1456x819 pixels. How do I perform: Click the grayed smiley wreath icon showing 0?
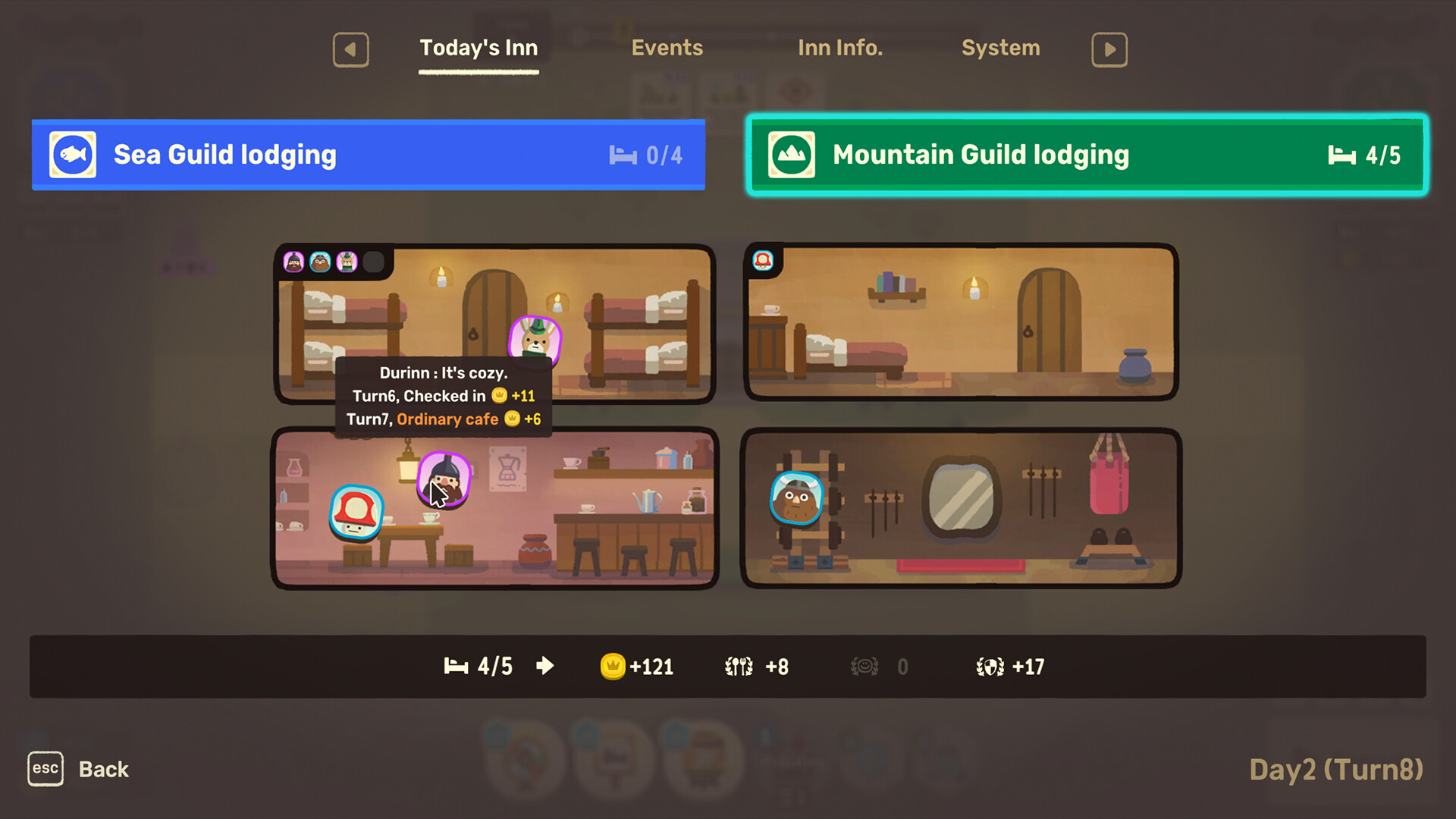pos(864,667)
